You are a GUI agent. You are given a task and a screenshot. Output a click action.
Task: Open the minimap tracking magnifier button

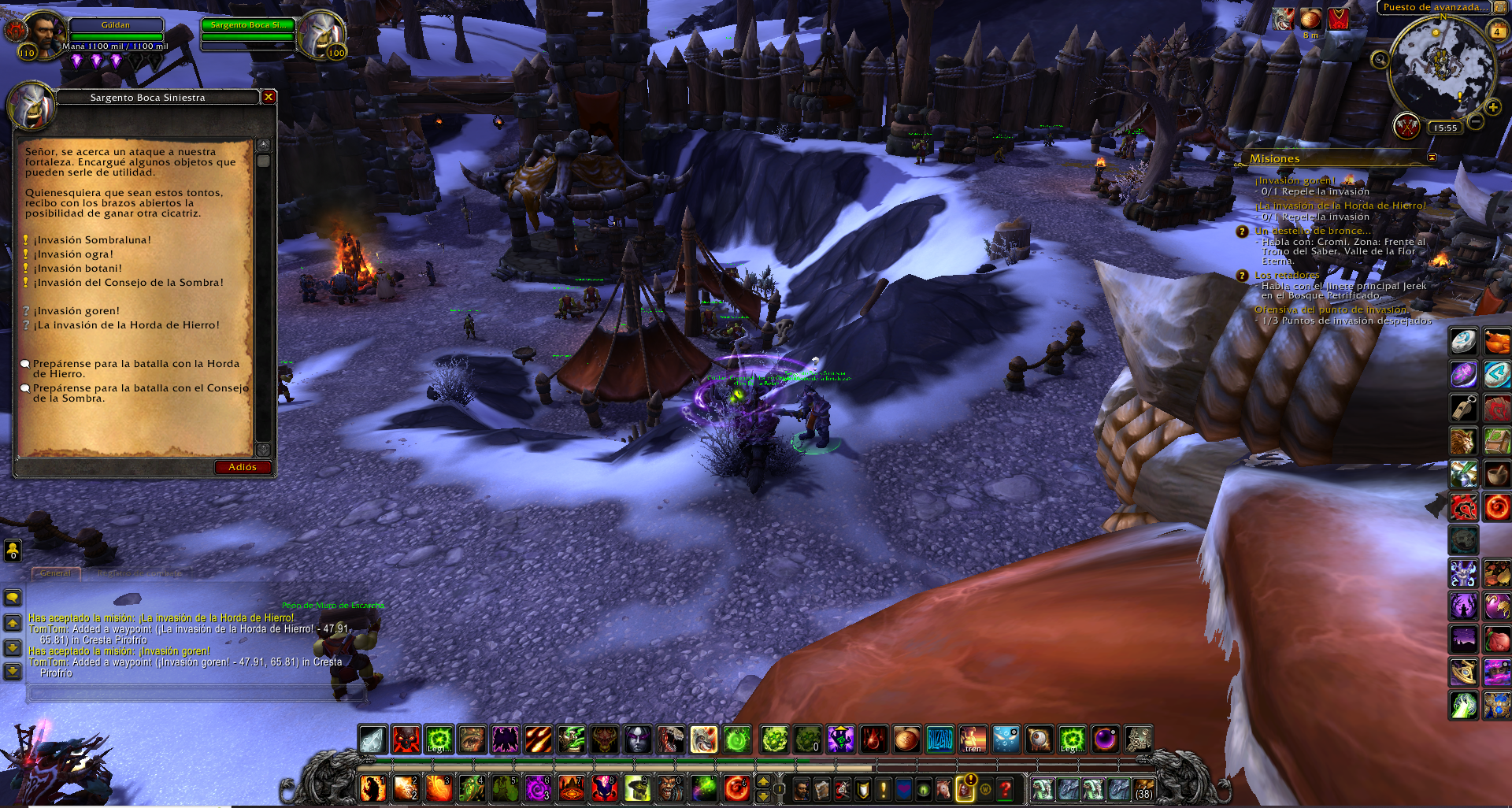[1380, 59]
